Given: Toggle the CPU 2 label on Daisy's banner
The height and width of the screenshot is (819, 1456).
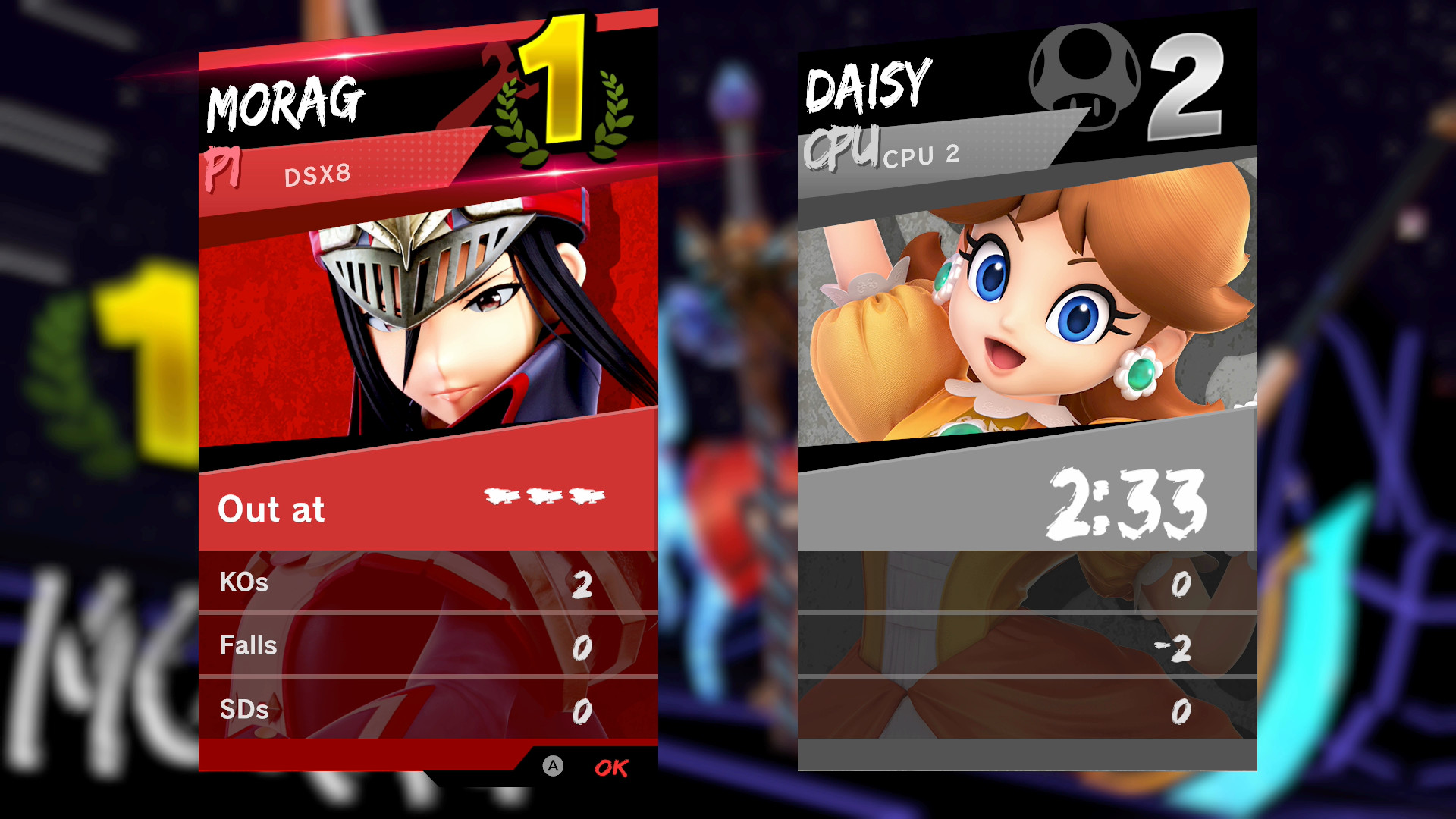Looking at the screenshot, I should tap(922, 155).
